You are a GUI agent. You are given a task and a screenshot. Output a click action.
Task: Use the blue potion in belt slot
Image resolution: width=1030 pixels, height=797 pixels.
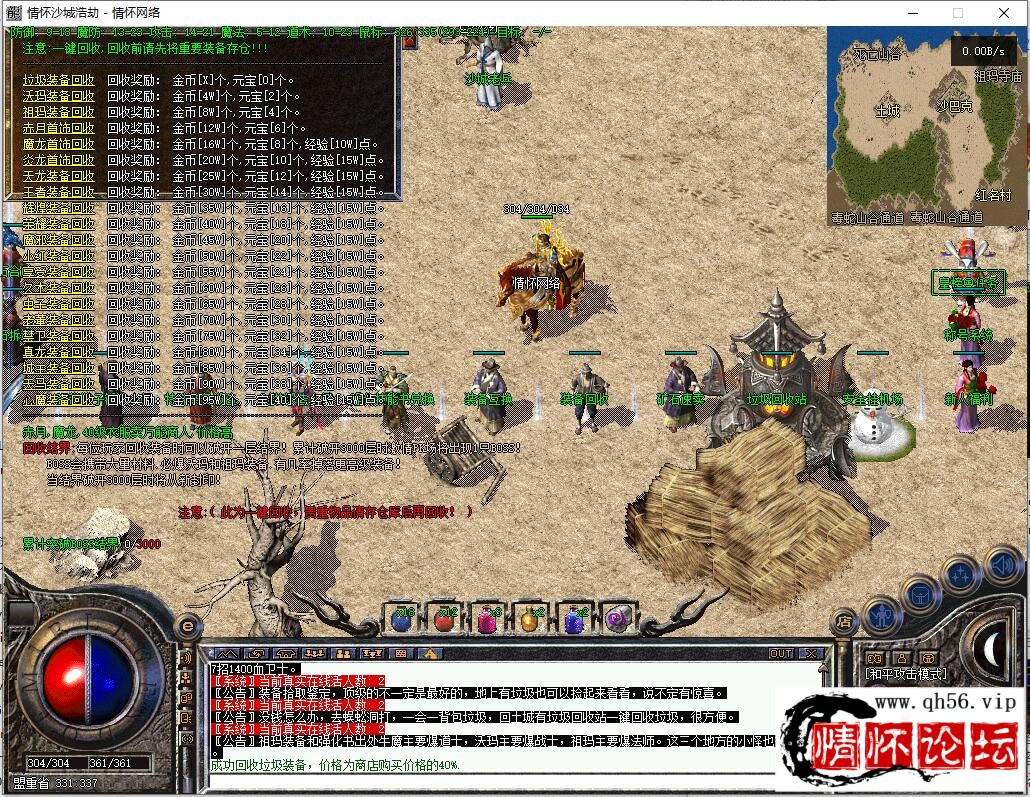(402, 619)
